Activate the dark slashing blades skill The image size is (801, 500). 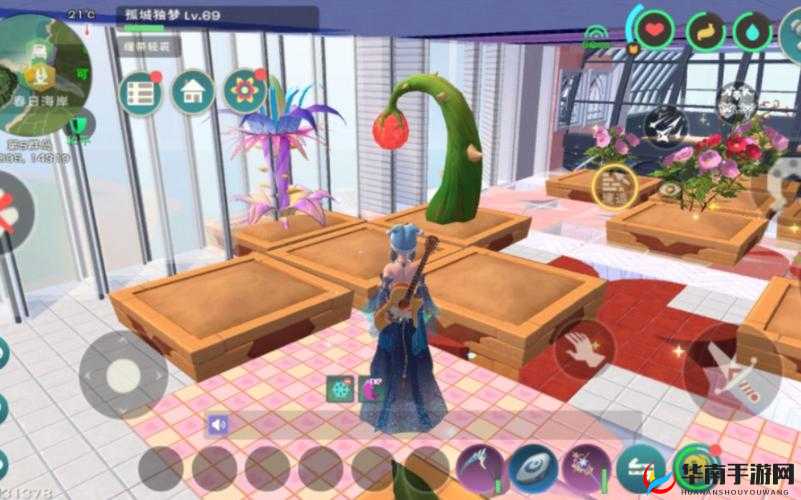click(x=664, y=126)
